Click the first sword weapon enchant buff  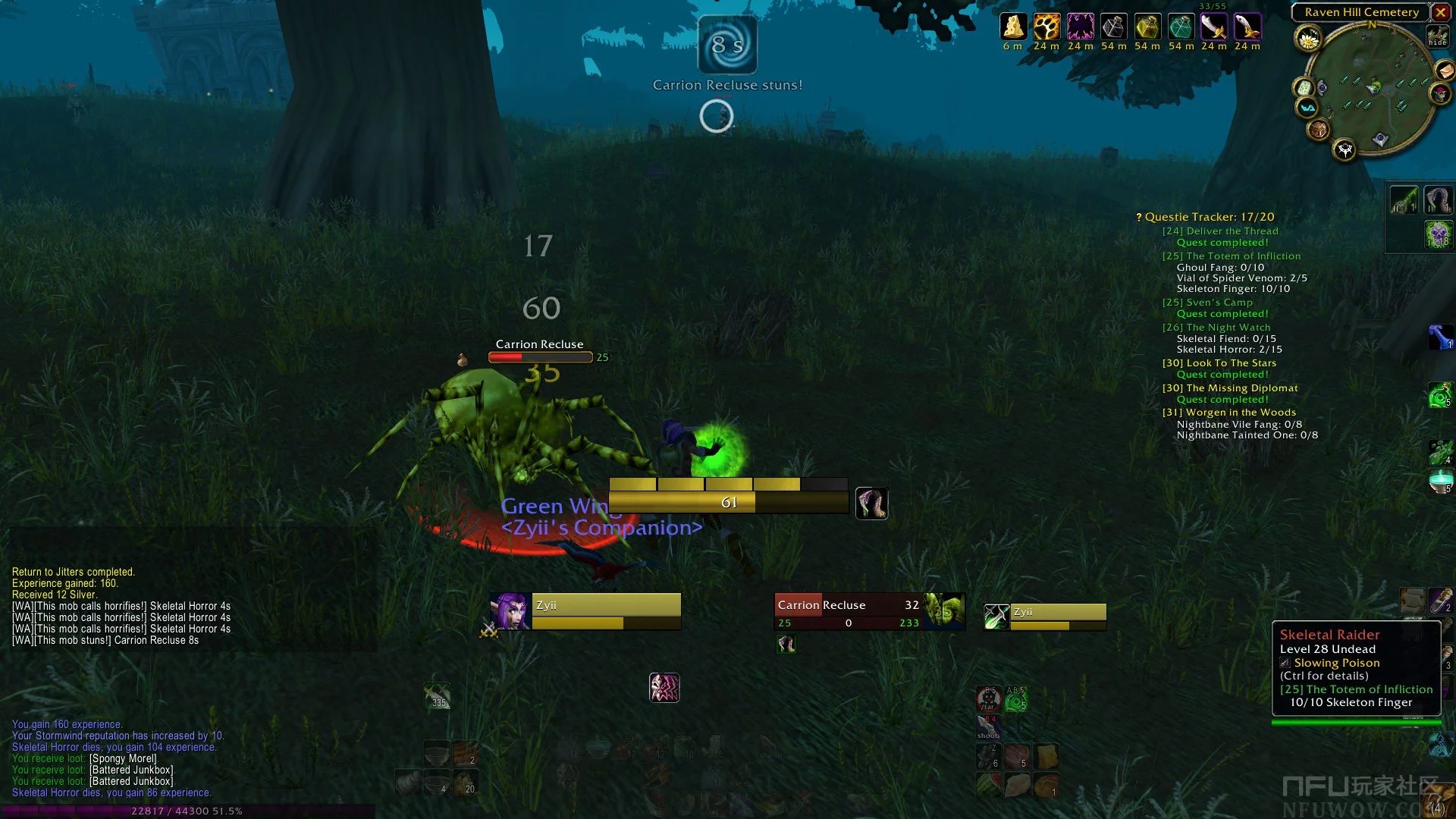[x=1213, y=27]
